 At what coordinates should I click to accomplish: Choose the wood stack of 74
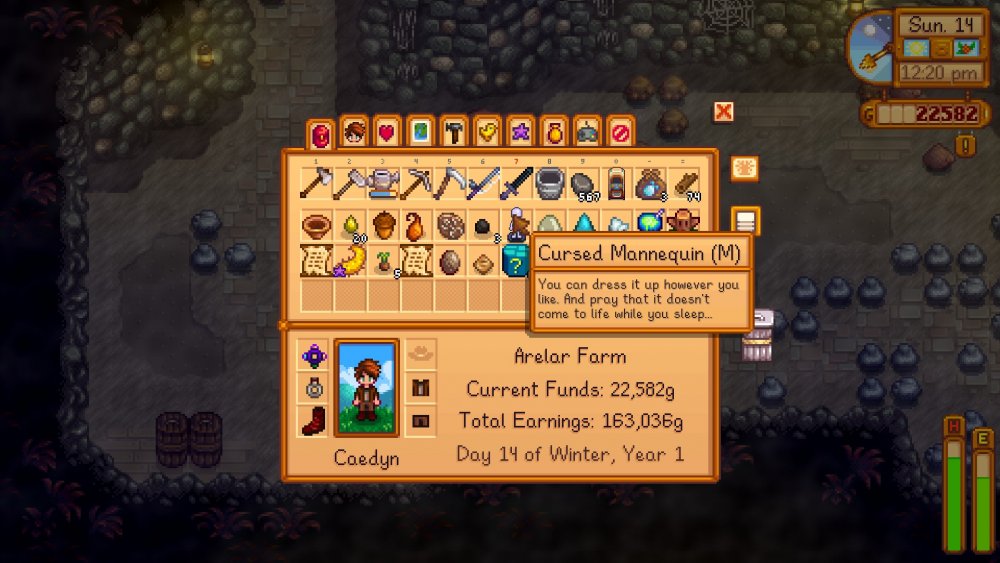(685, 183)
